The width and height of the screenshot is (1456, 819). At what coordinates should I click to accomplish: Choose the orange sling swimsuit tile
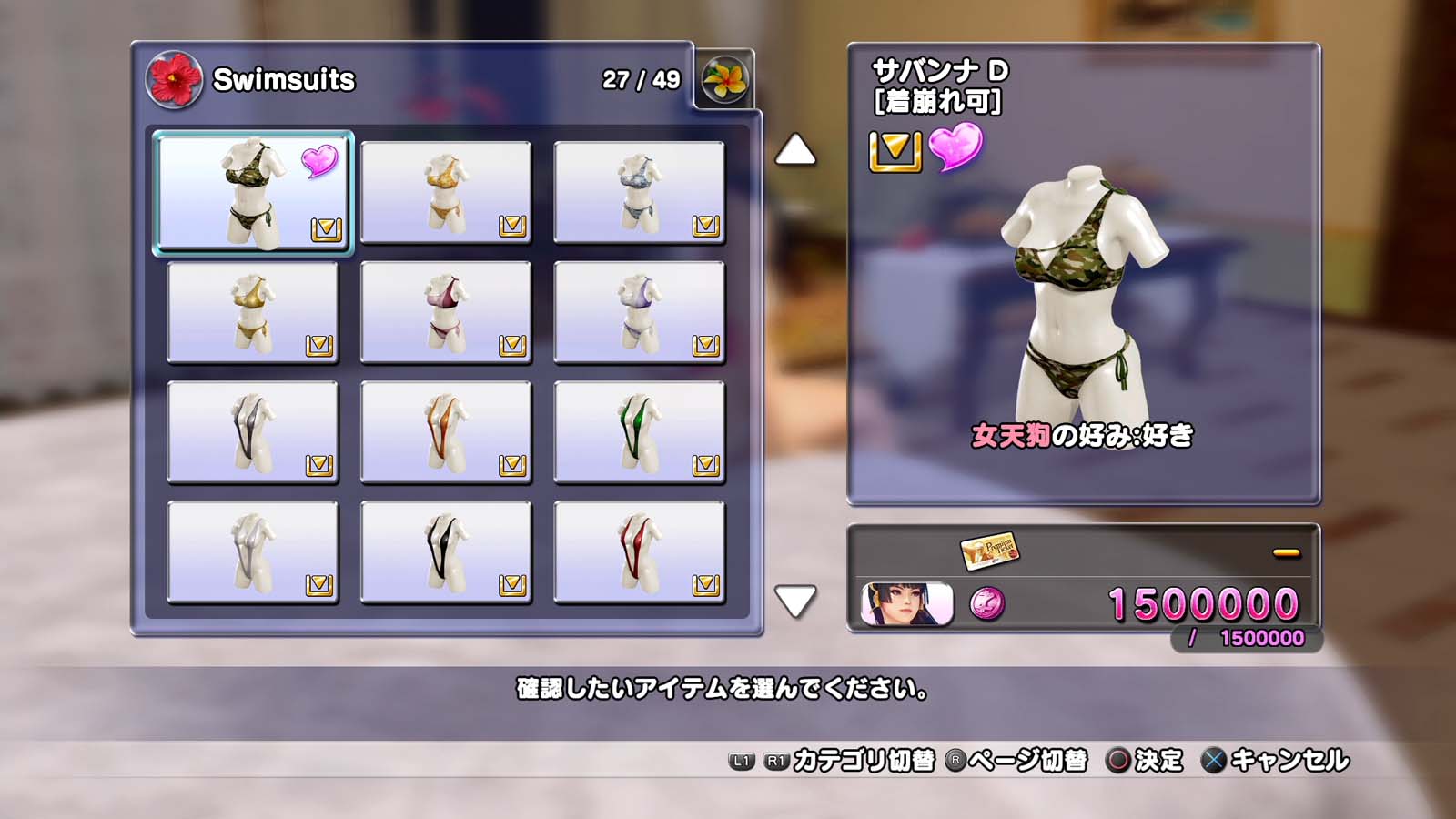coord(446,432)
